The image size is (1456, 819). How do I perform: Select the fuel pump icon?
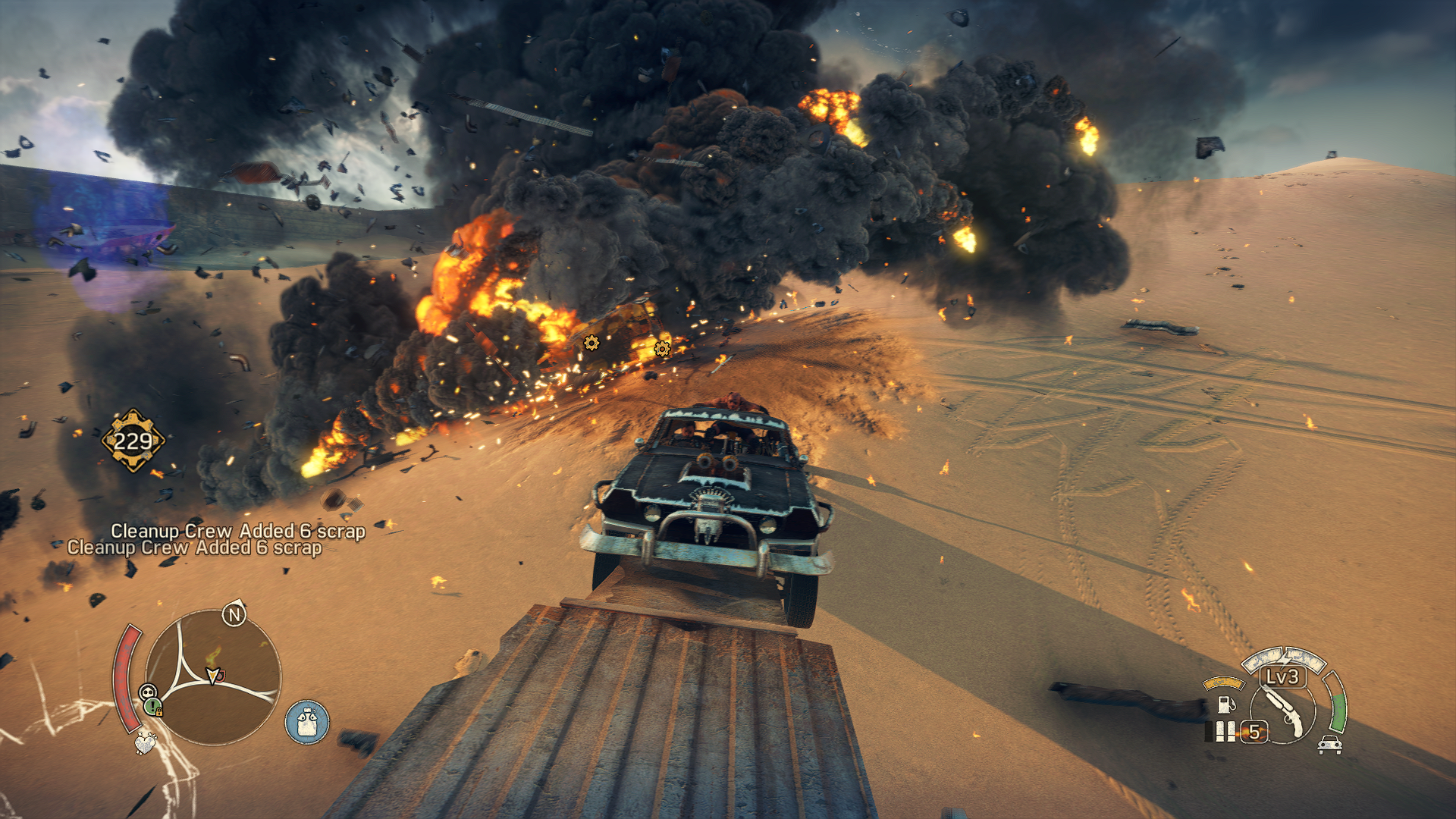point(1225,704)
